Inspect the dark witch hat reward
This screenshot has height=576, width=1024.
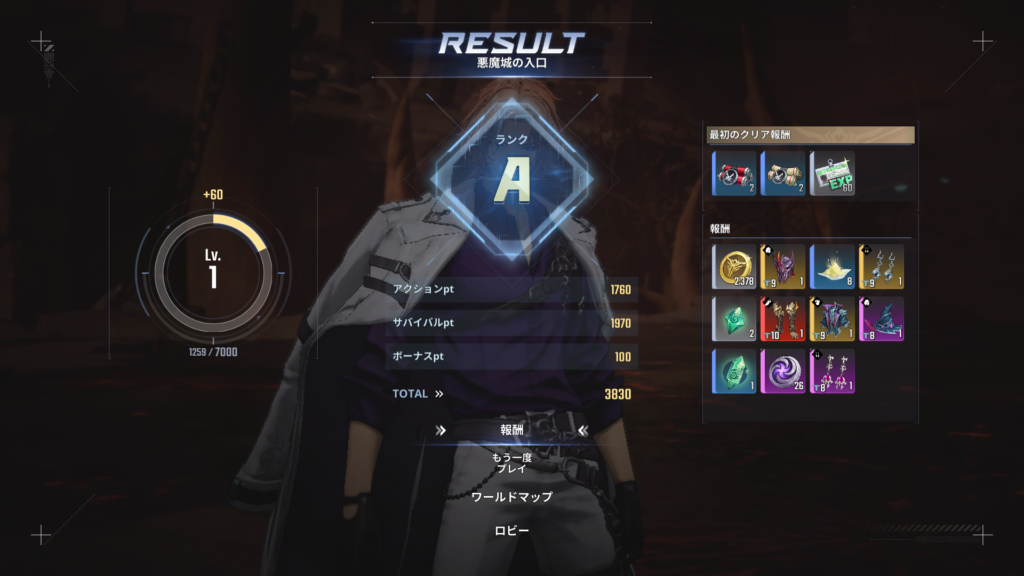[881, 318]
